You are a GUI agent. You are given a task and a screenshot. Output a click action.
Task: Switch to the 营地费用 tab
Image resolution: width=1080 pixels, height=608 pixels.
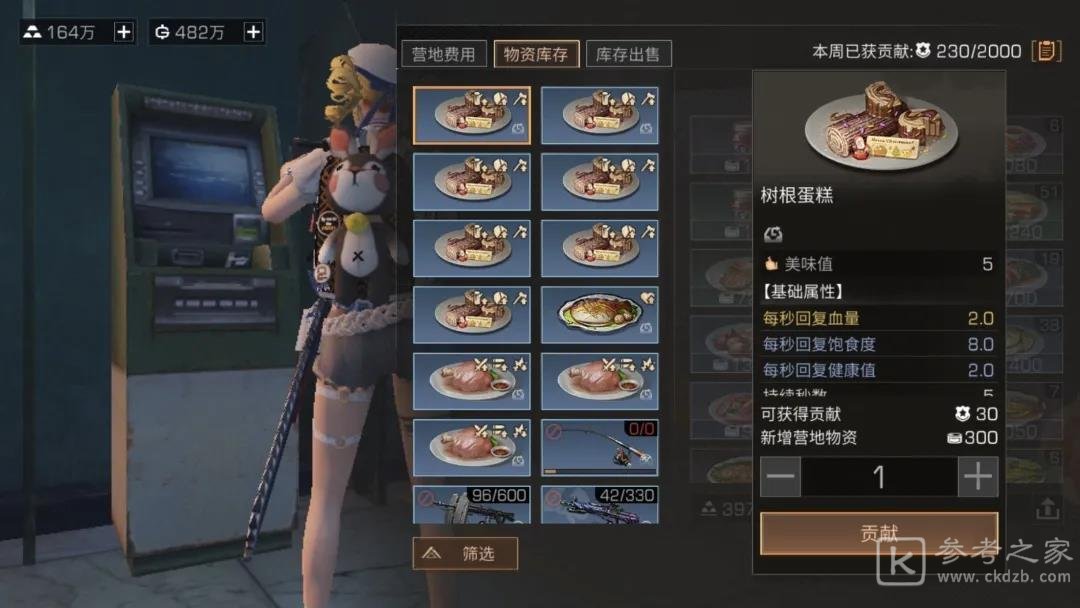pyautogui.click(x=444, y=54)
